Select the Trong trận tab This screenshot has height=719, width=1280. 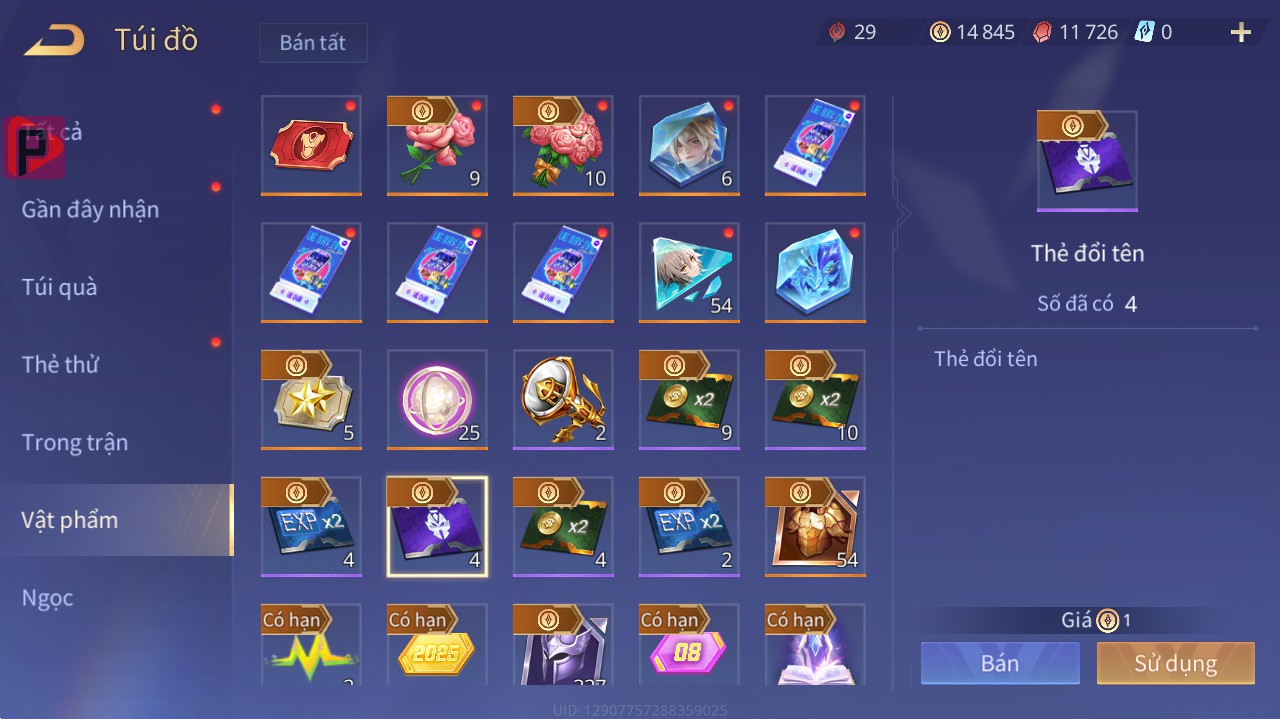point(75,442)
